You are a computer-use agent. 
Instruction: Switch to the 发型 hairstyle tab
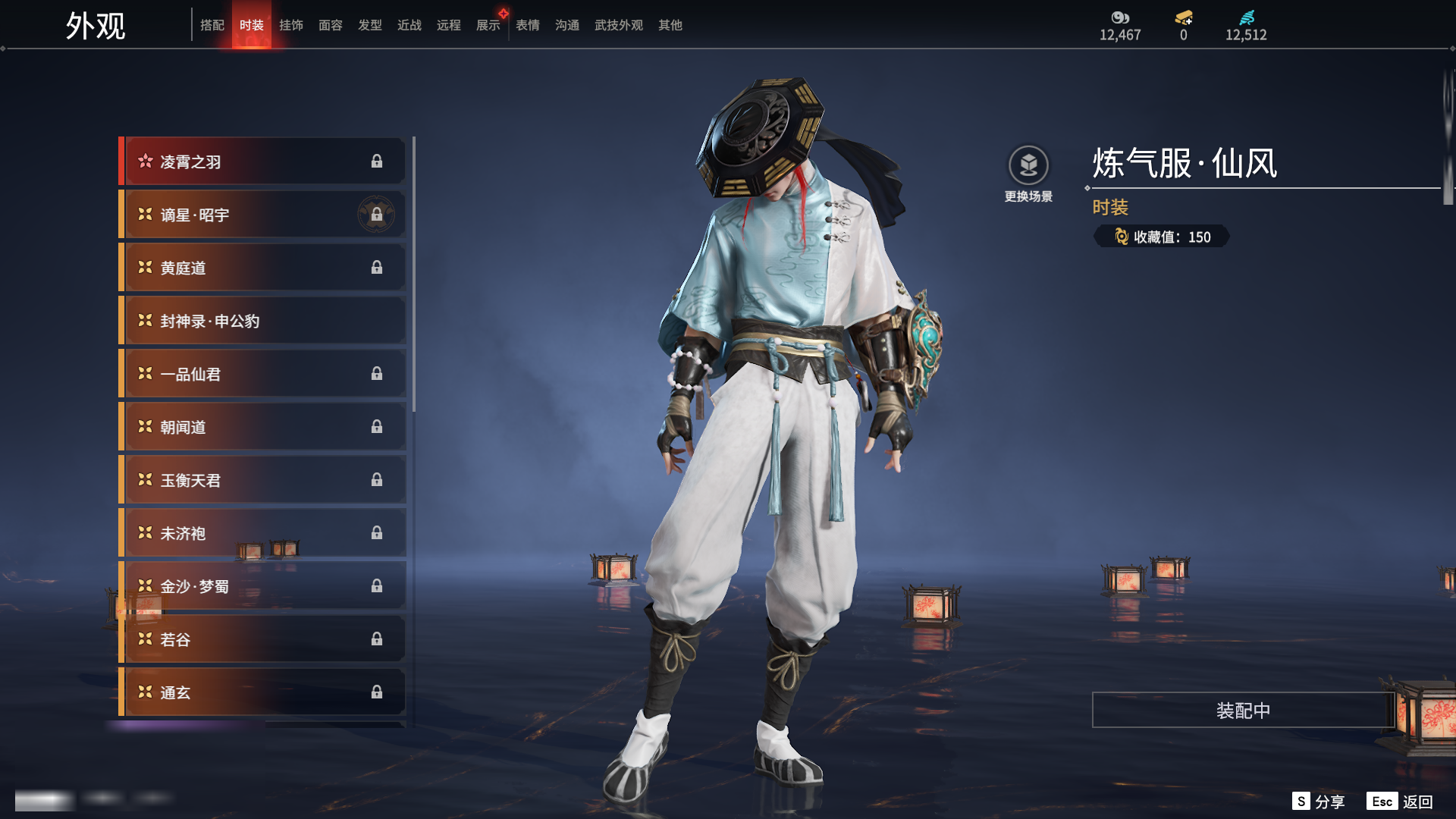tap(370, 25)
